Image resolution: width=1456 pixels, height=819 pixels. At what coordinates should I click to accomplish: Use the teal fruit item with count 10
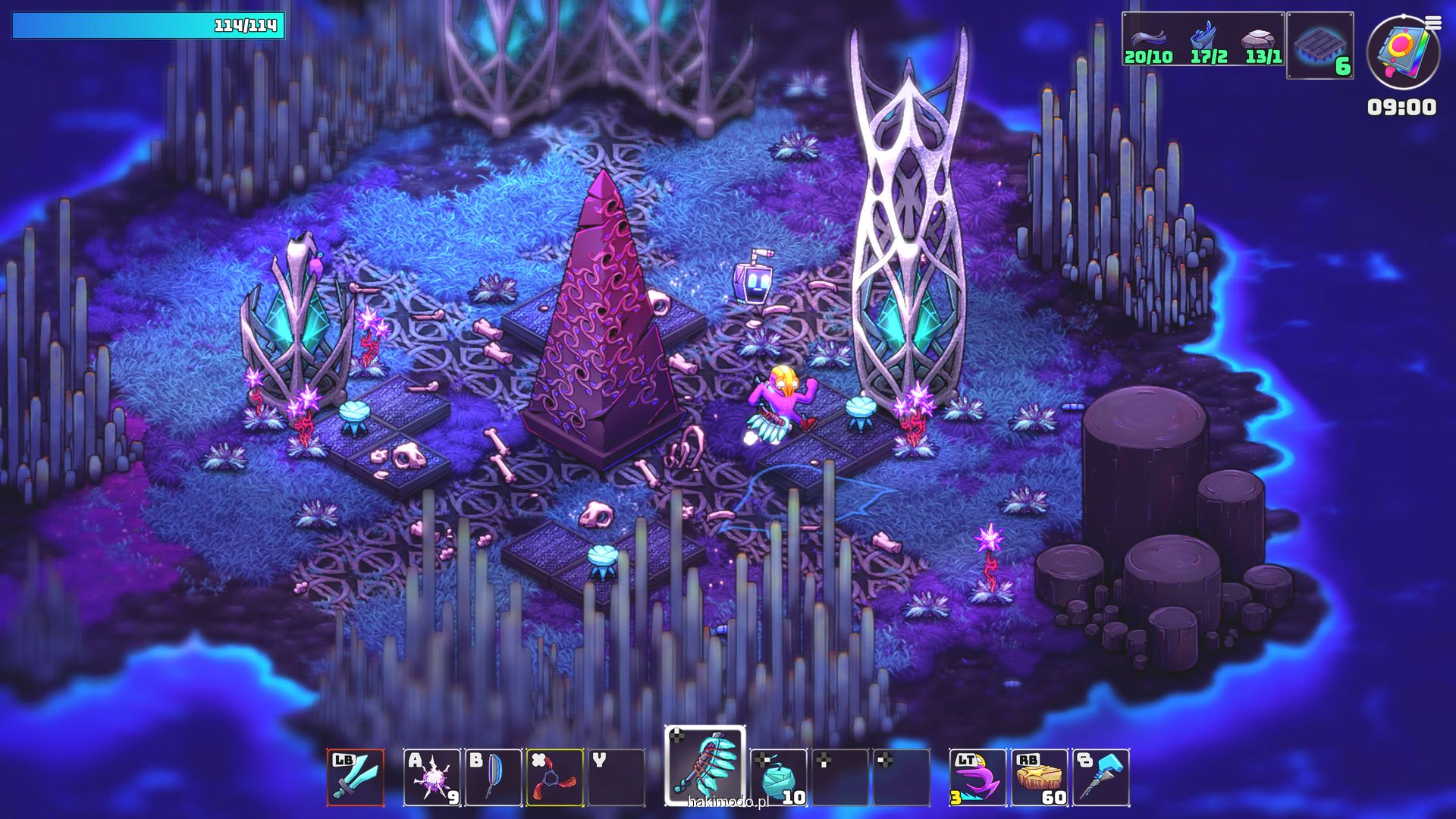pyautogui.click(x=779, y=777)
